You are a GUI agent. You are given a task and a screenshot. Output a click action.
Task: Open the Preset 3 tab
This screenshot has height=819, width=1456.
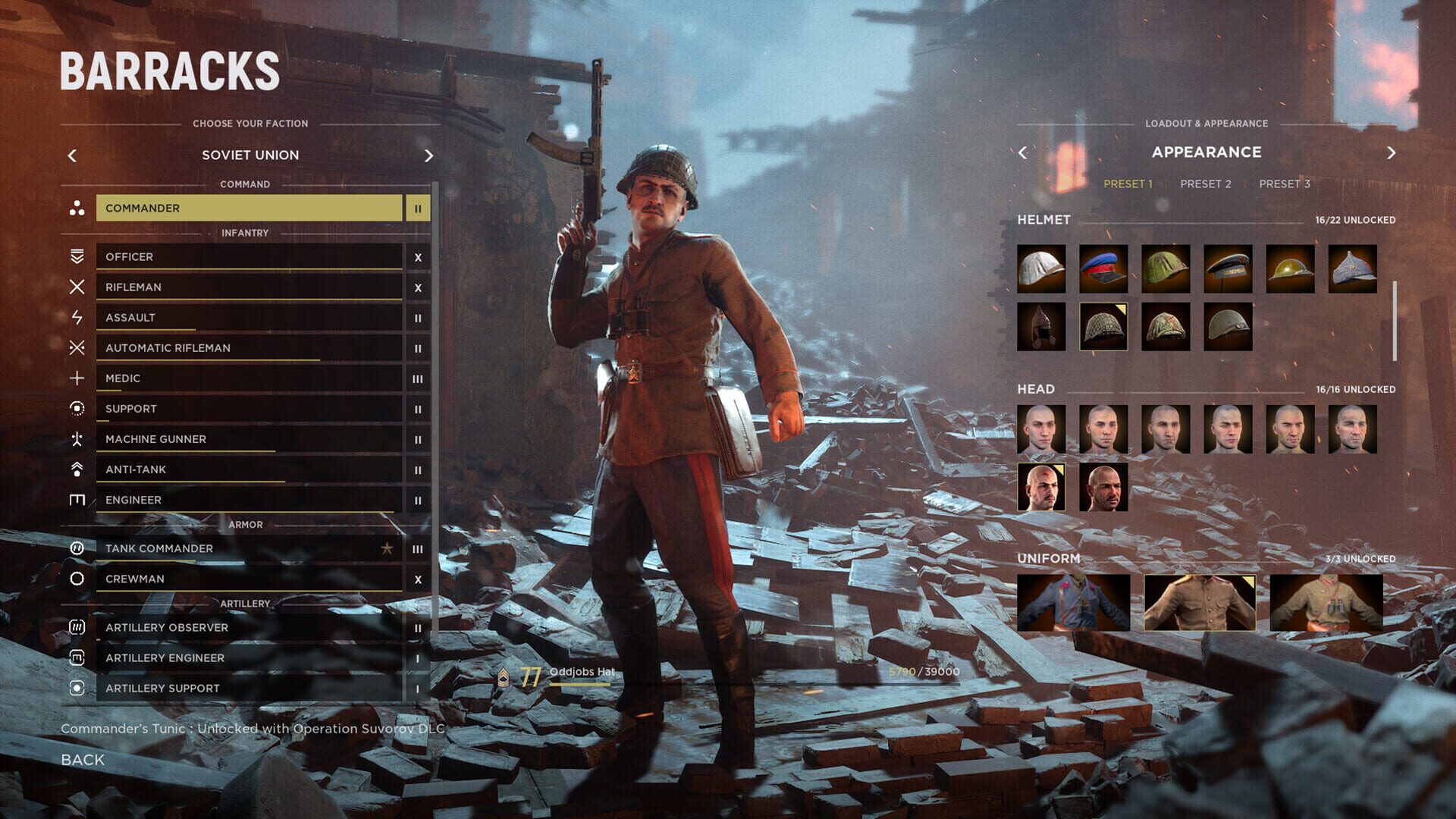[x=1284, y=183]
